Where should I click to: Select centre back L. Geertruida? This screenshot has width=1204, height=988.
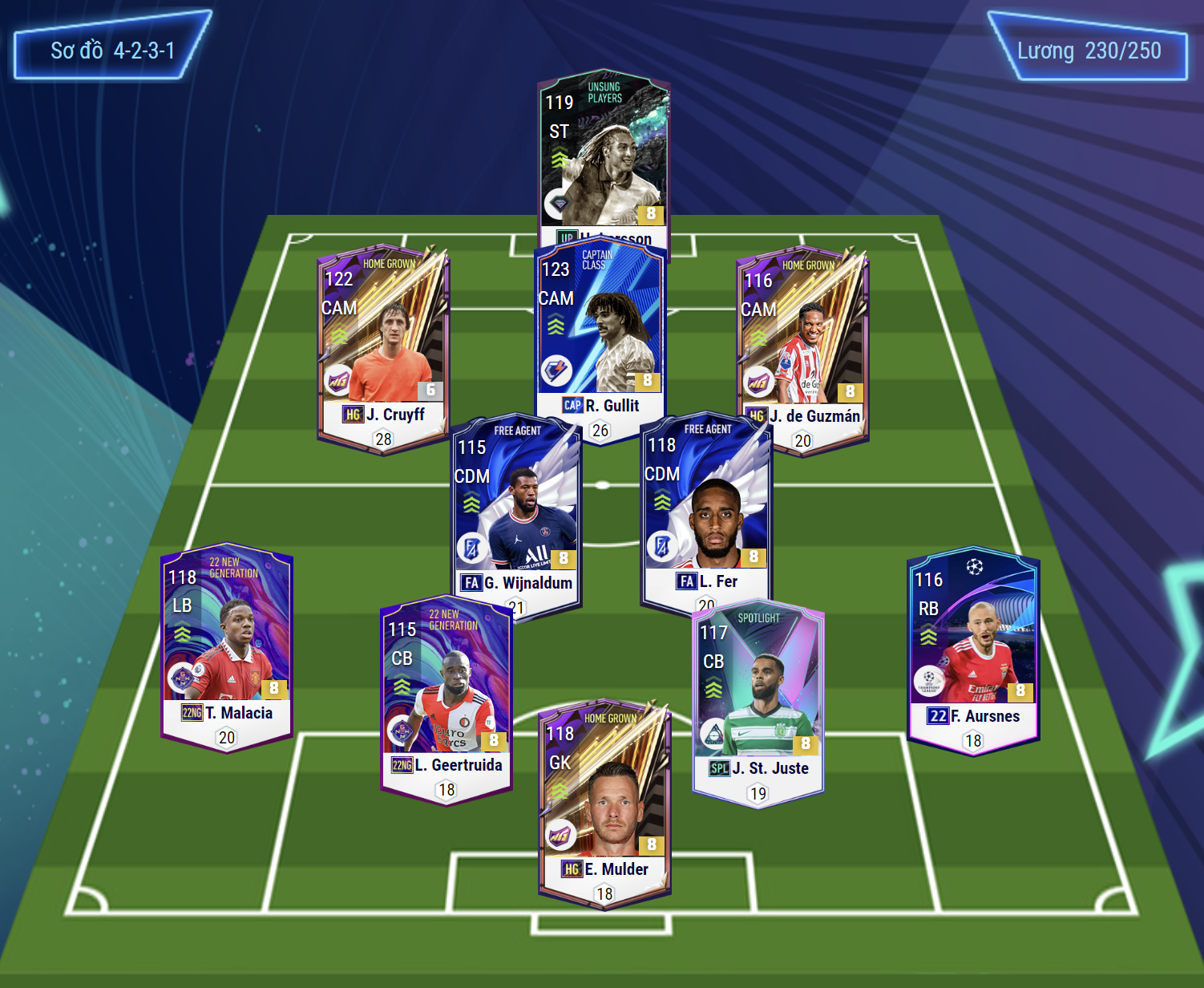[446, 698]
